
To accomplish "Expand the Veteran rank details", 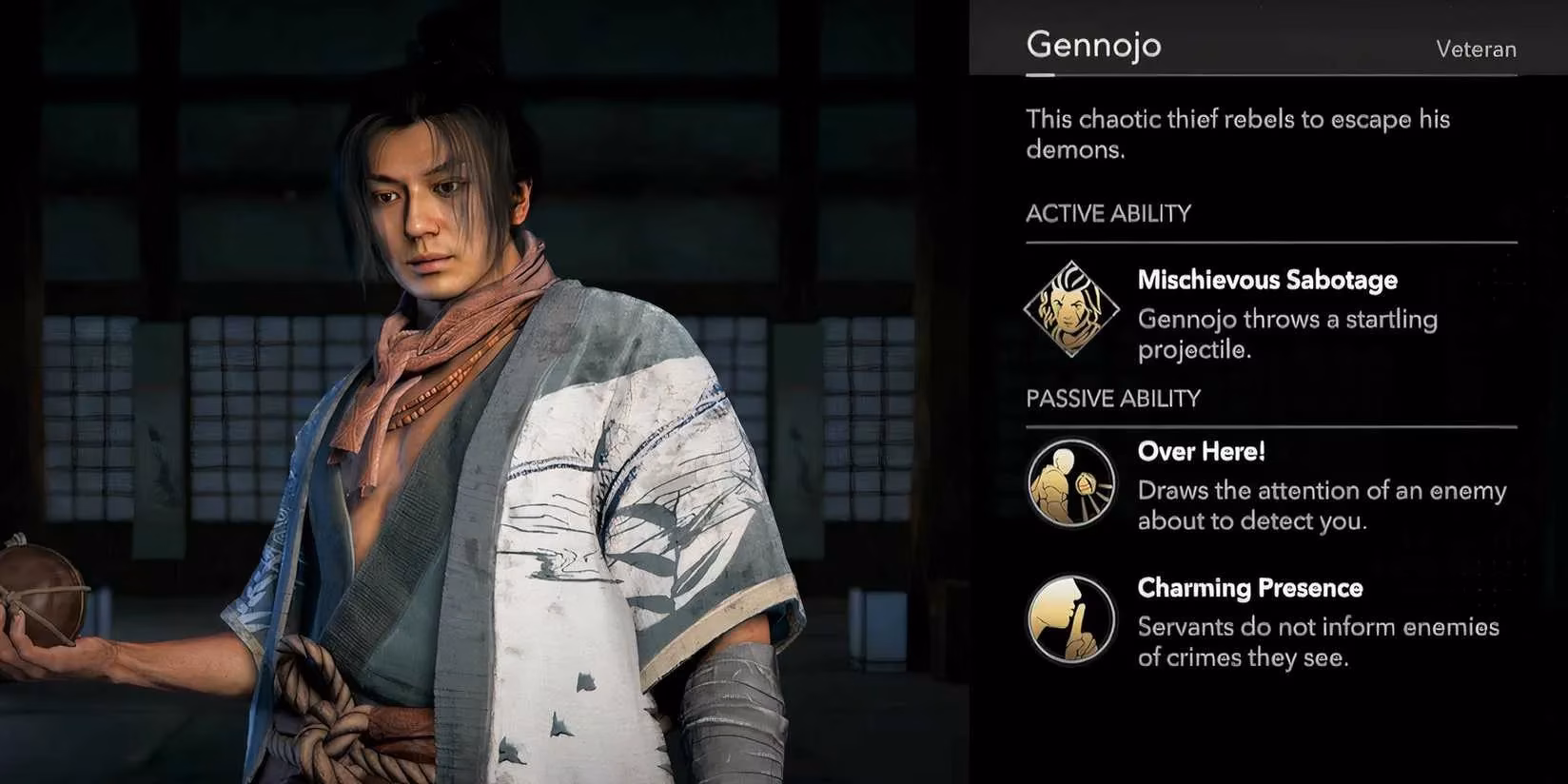I will [x=1476, y=49].
